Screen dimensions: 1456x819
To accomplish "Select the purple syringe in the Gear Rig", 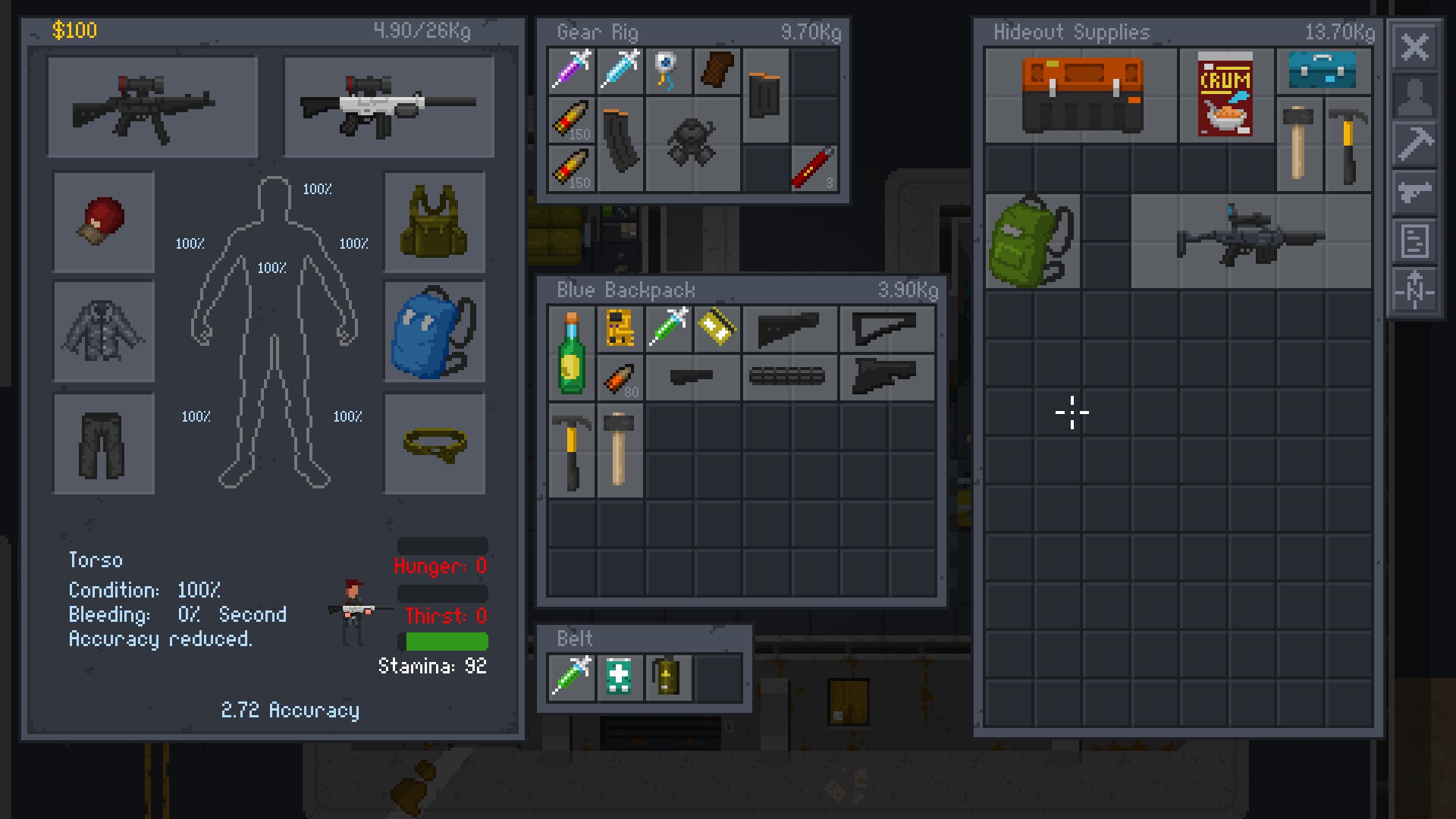I will click(x=571, y=71).
